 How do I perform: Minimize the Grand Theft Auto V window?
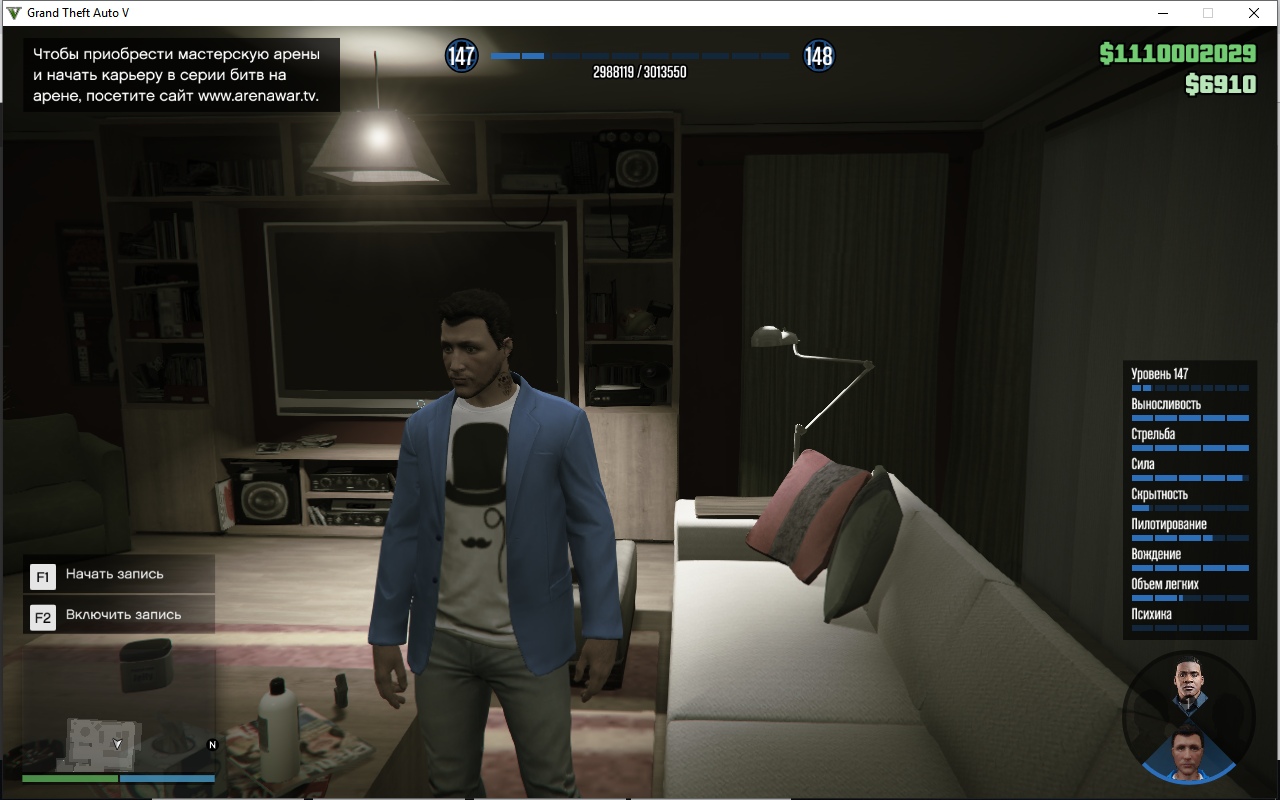(x=1163, y=13)
